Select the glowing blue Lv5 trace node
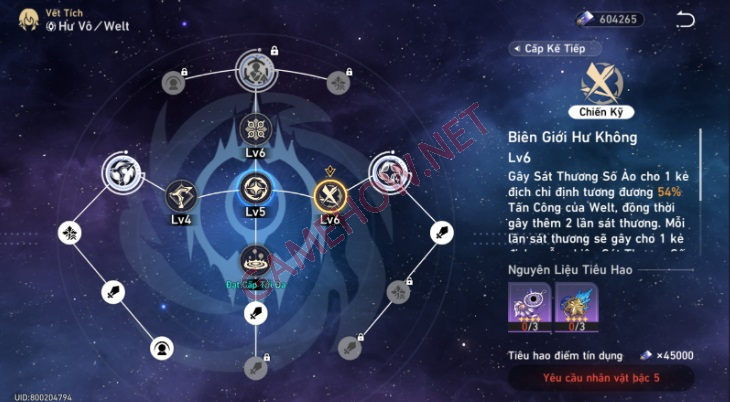The image size is (730, 402). [x=255, y=190]
